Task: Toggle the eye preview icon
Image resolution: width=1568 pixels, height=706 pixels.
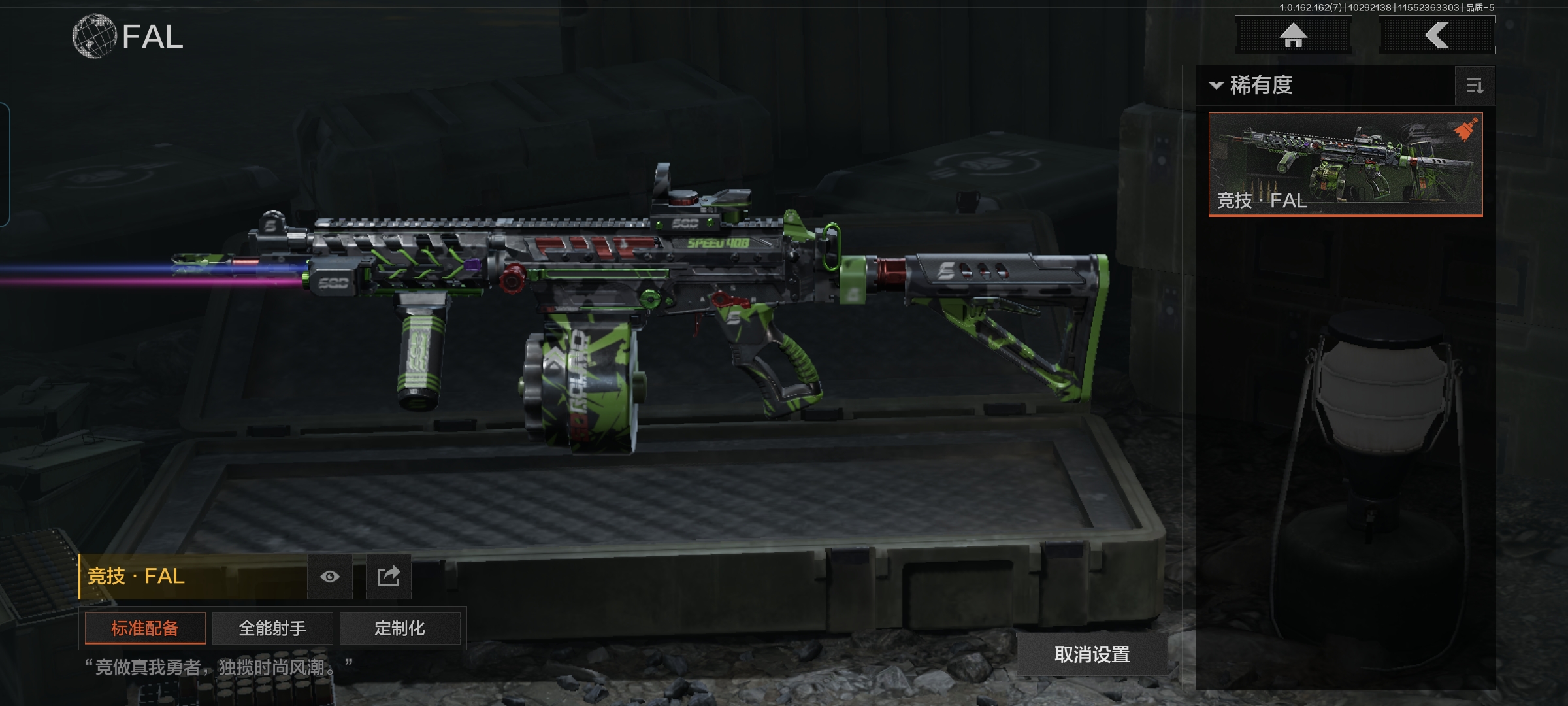Action: 330,577
